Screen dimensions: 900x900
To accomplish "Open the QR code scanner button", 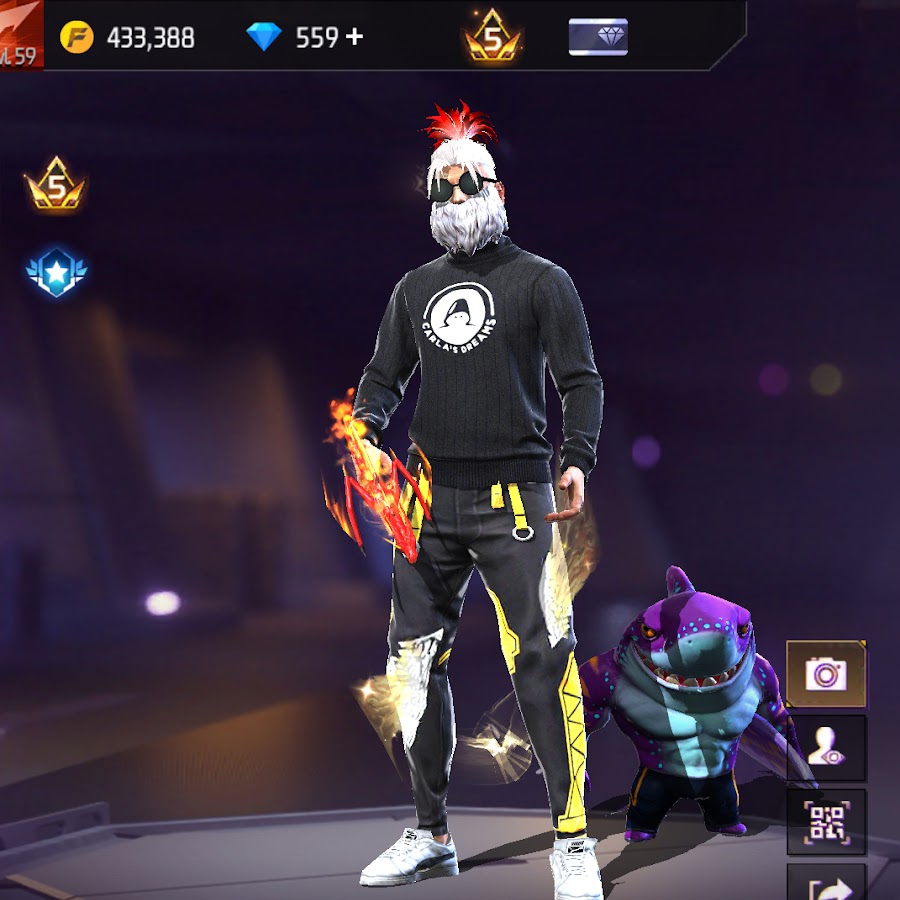I will [826, 822].
